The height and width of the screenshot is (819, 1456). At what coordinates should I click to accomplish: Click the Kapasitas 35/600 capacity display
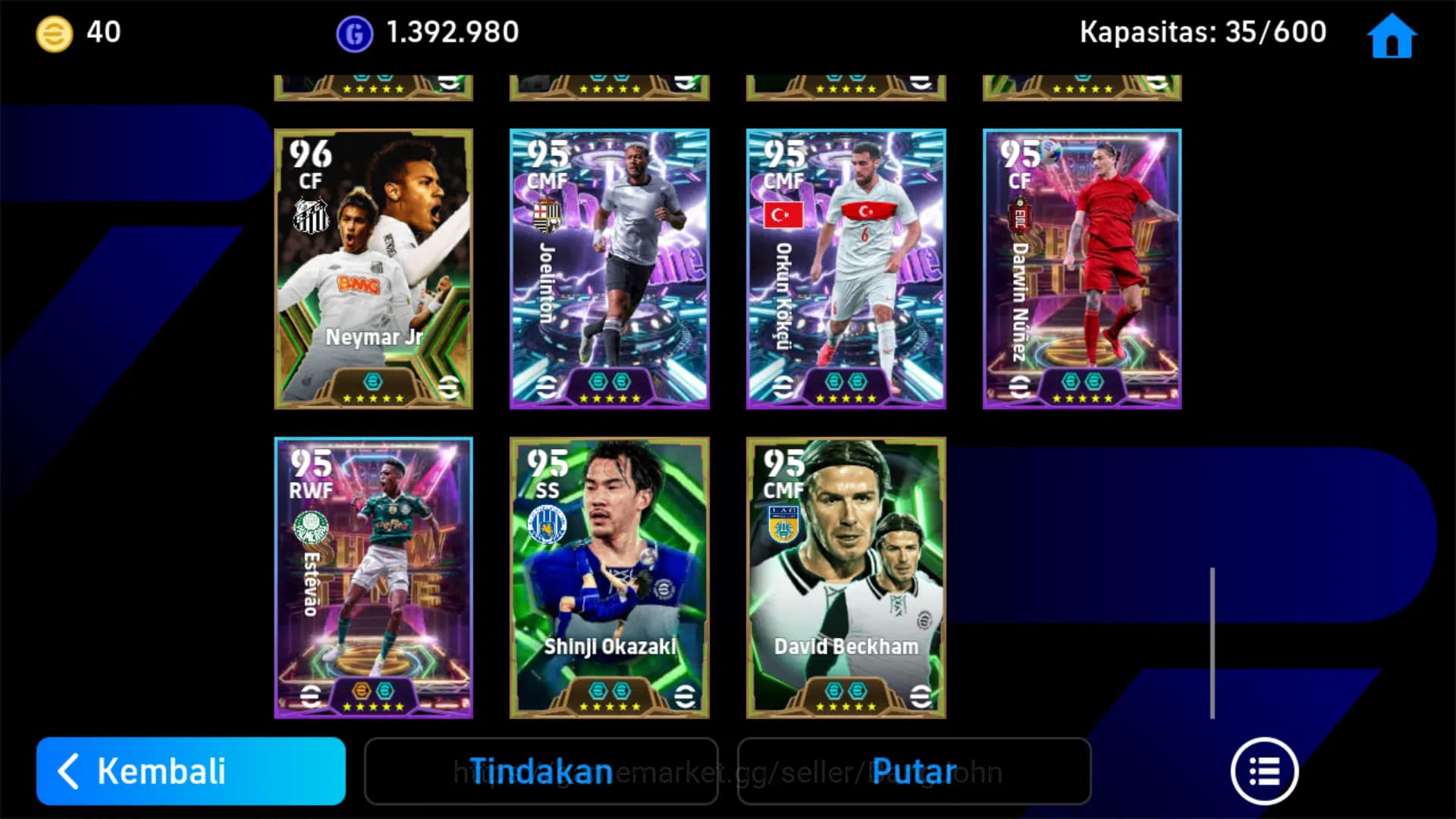click(1203, 32)
